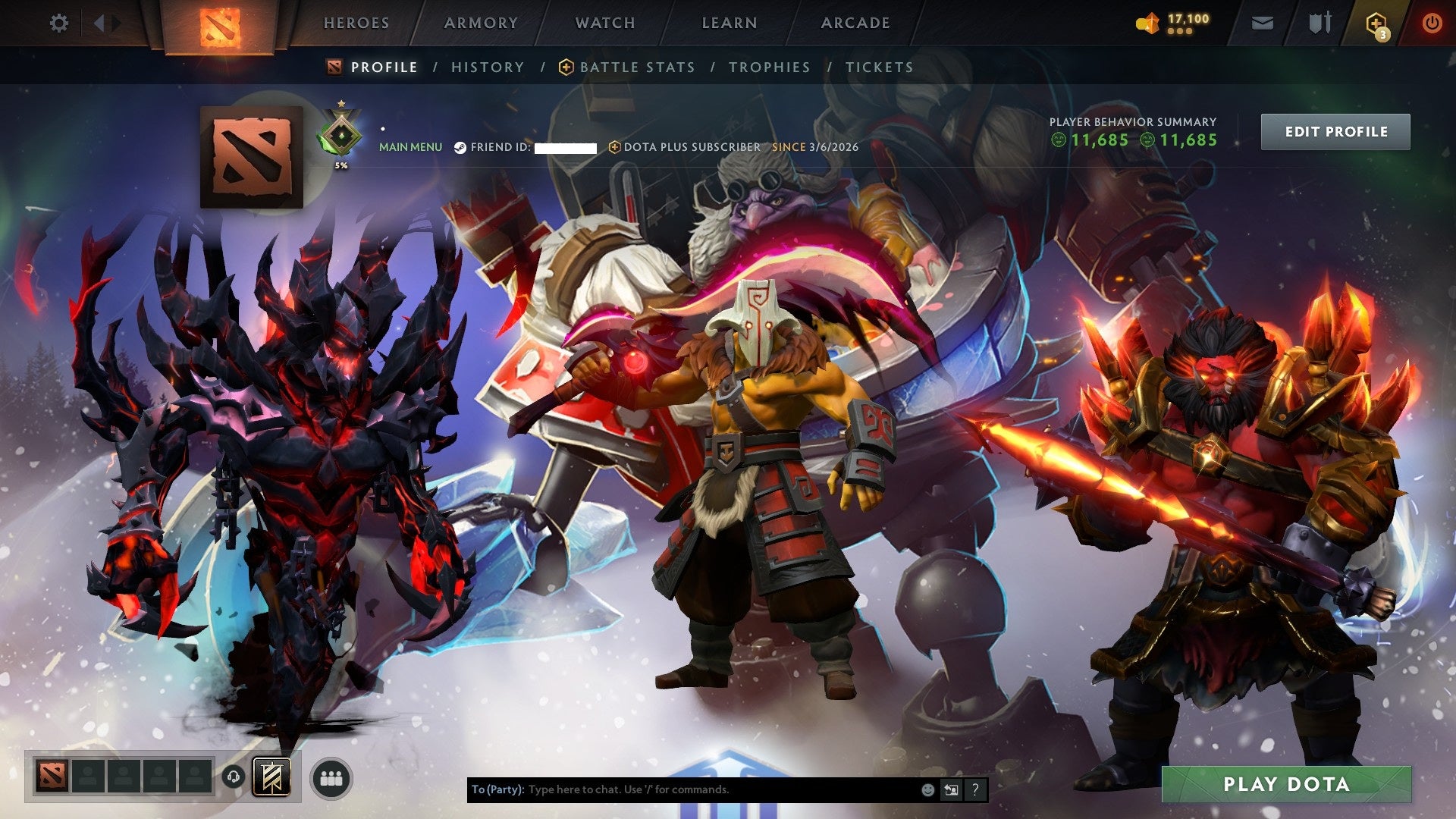Switch to the BATTLE STATS tab
1456x819 pixels.
coord(635,67)
